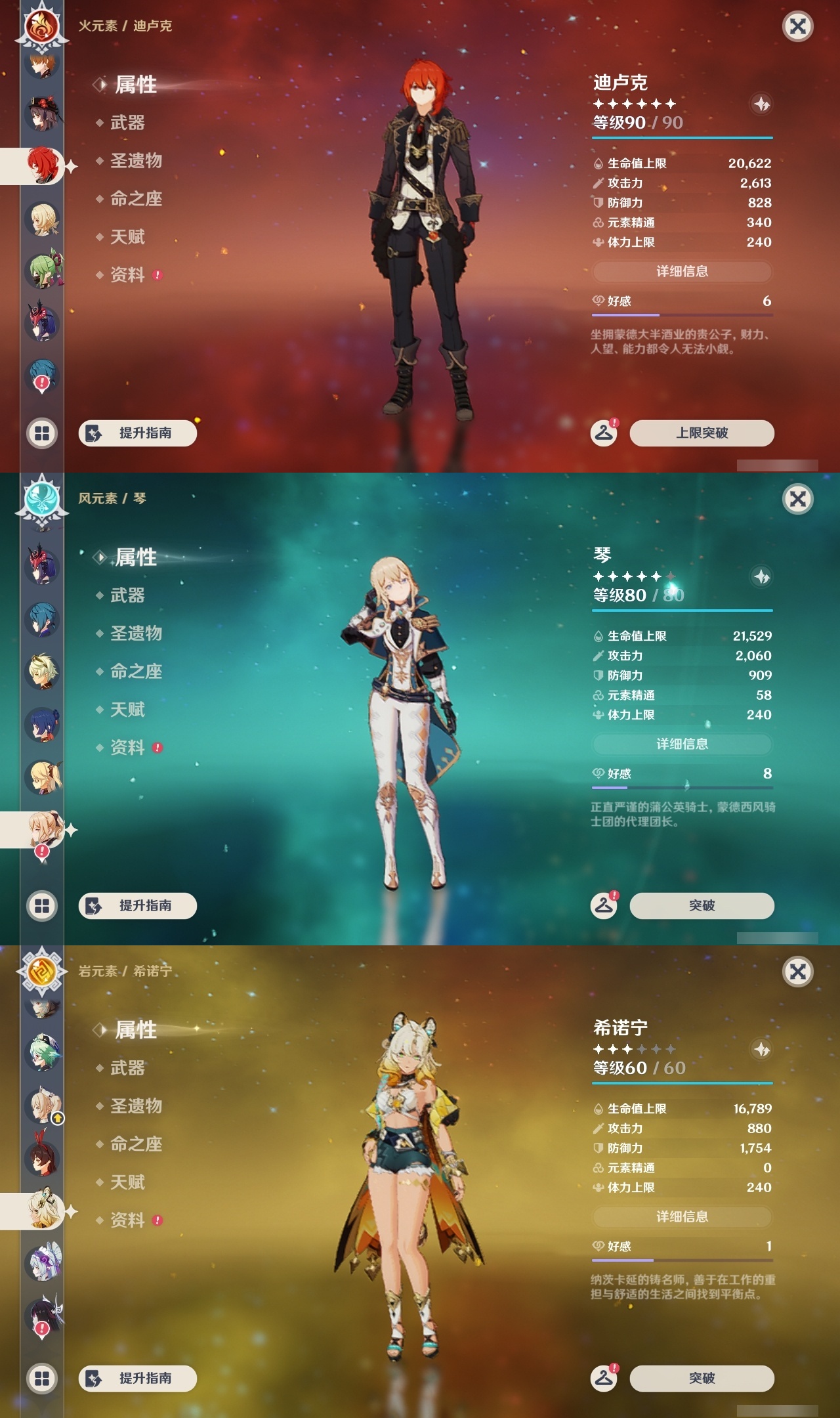Open the 提升指南 enhancement guide for Jean

tap(136, 905)
